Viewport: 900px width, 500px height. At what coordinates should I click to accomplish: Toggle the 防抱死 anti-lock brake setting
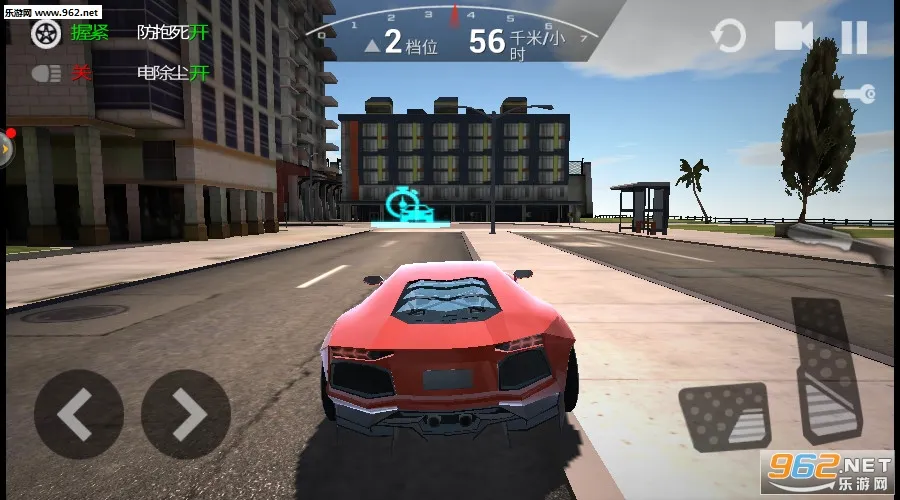point(172,32)
